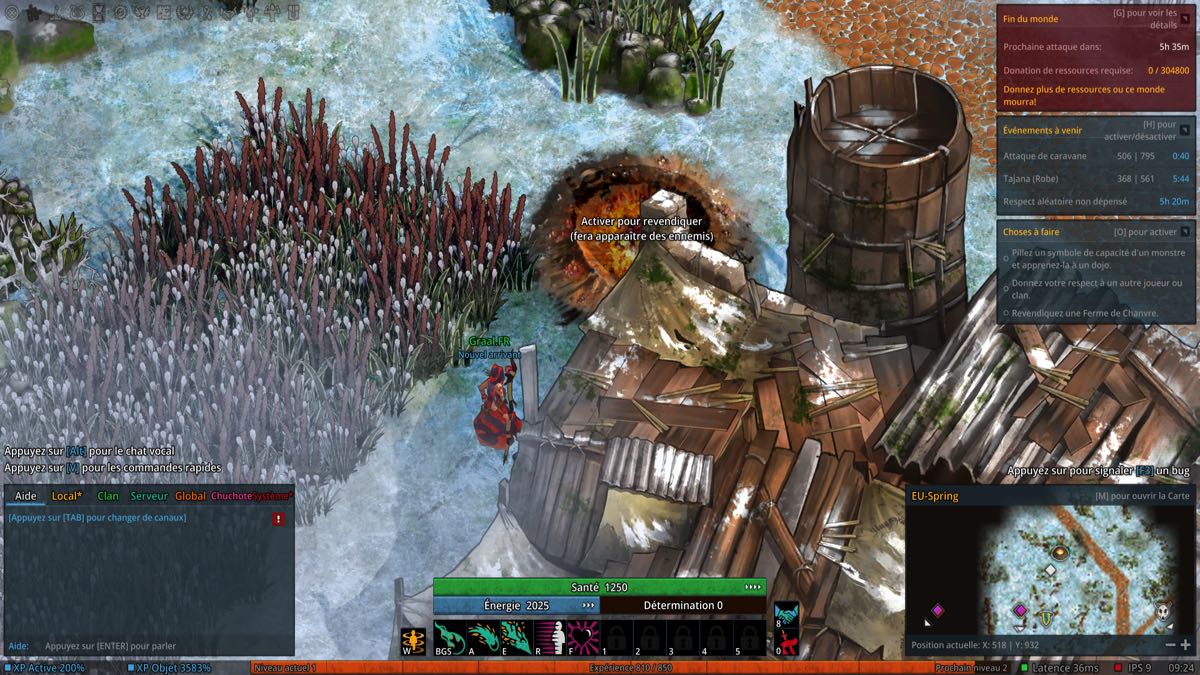Click the red kneeling figure icon

(x=786, y=642)
